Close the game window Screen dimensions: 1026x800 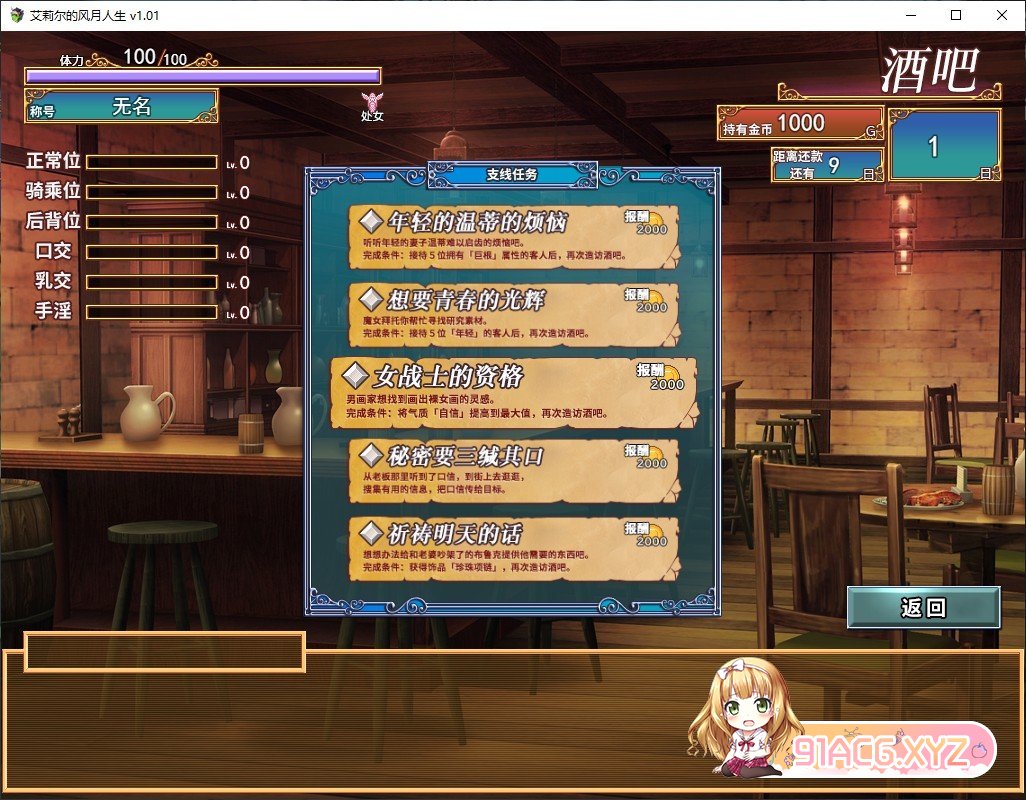[1002, 15]
